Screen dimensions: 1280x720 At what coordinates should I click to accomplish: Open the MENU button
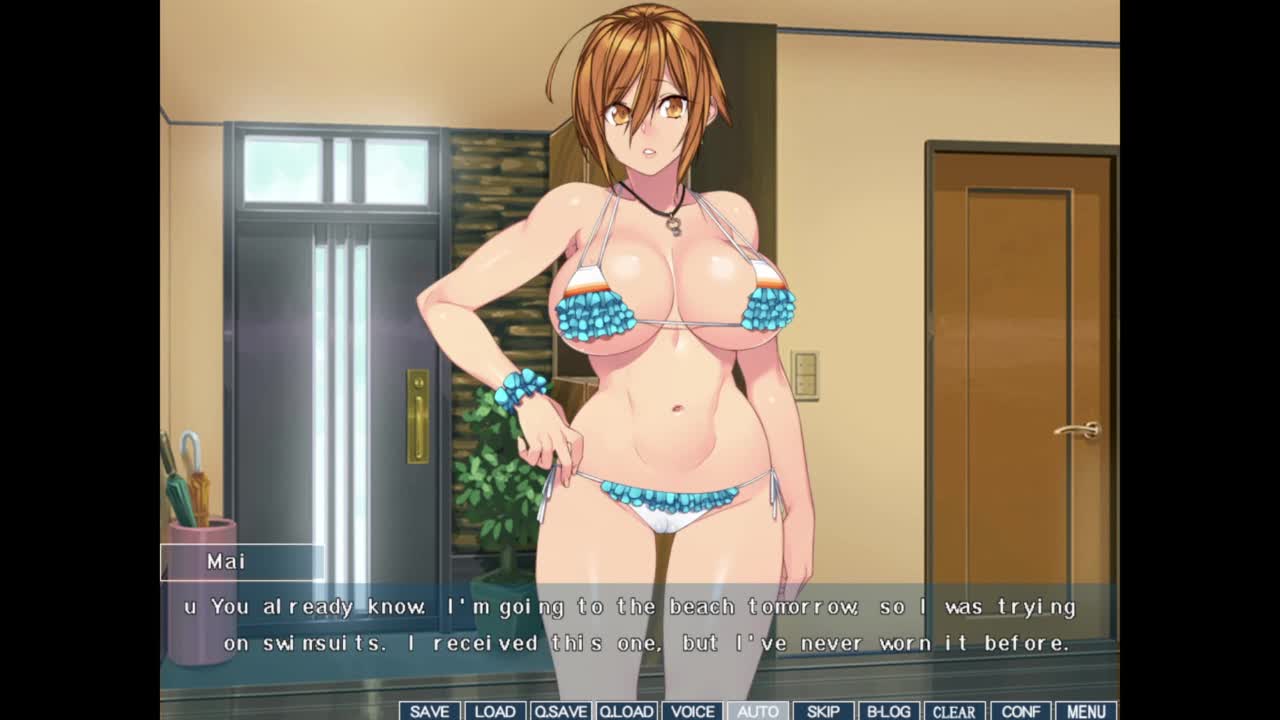[1086, 711]
